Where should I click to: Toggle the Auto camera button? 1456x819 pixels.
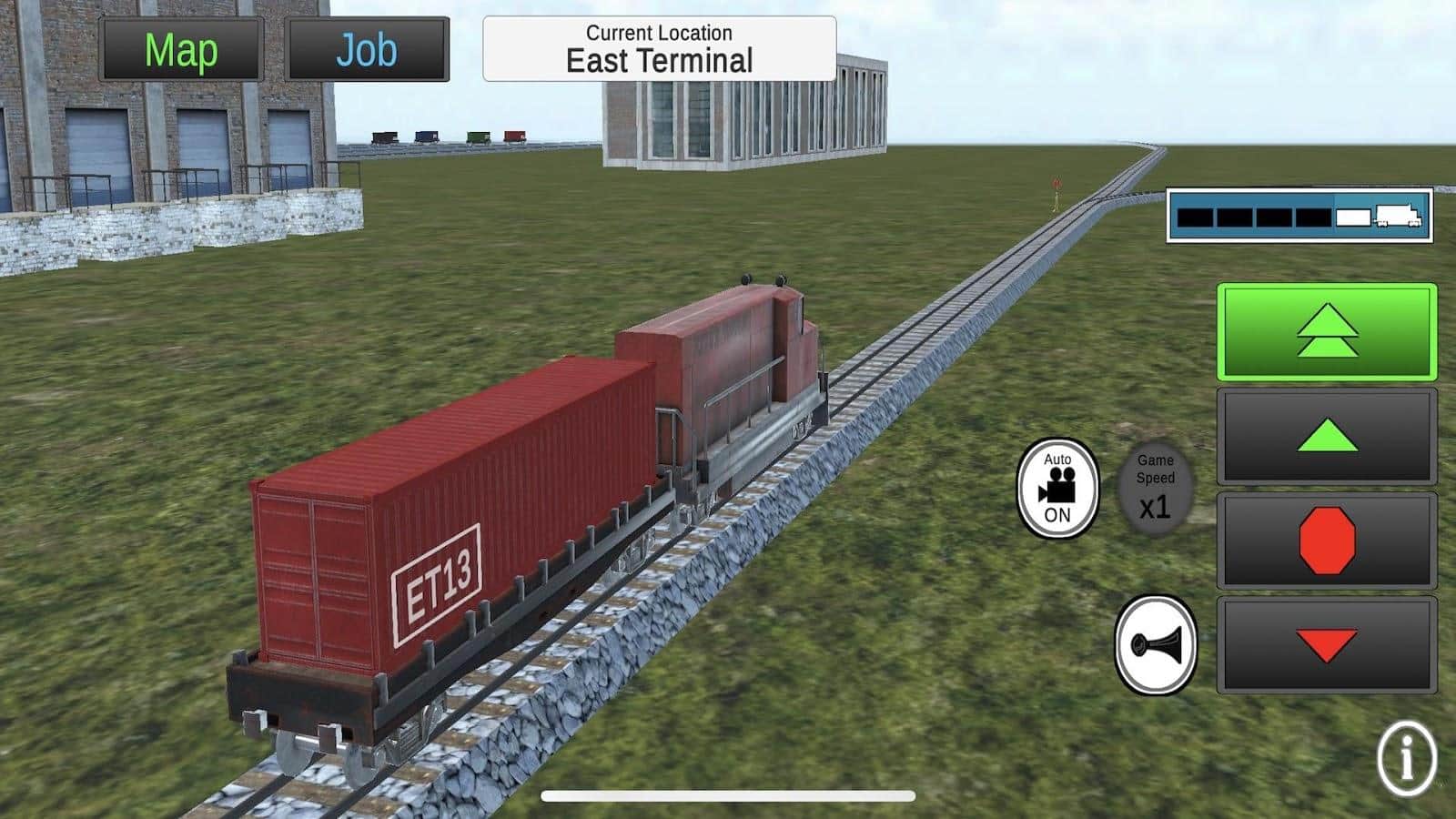point(1057,488)
